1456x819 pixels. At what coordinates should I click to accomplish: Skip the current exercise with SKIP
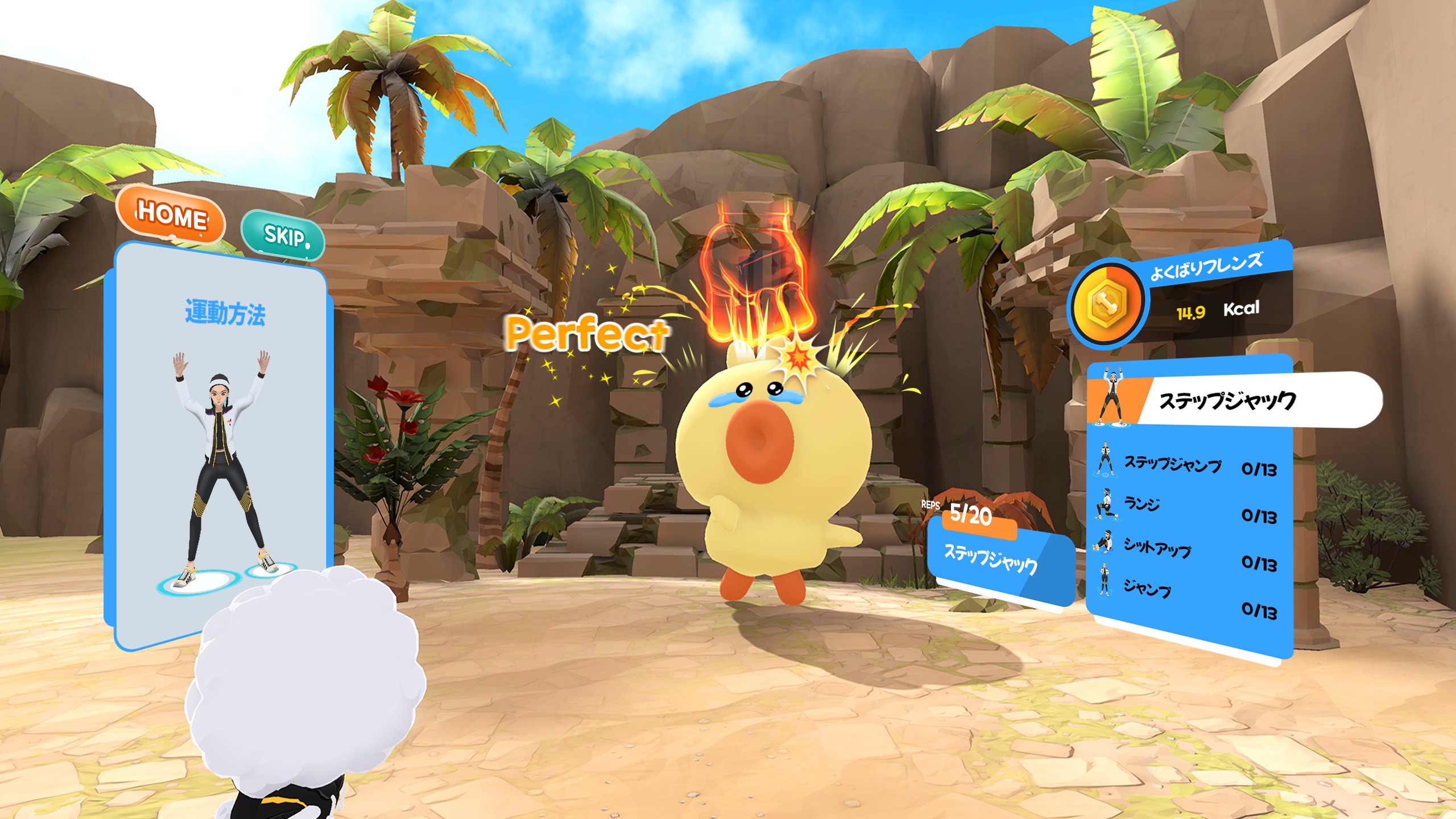point(283,235)
